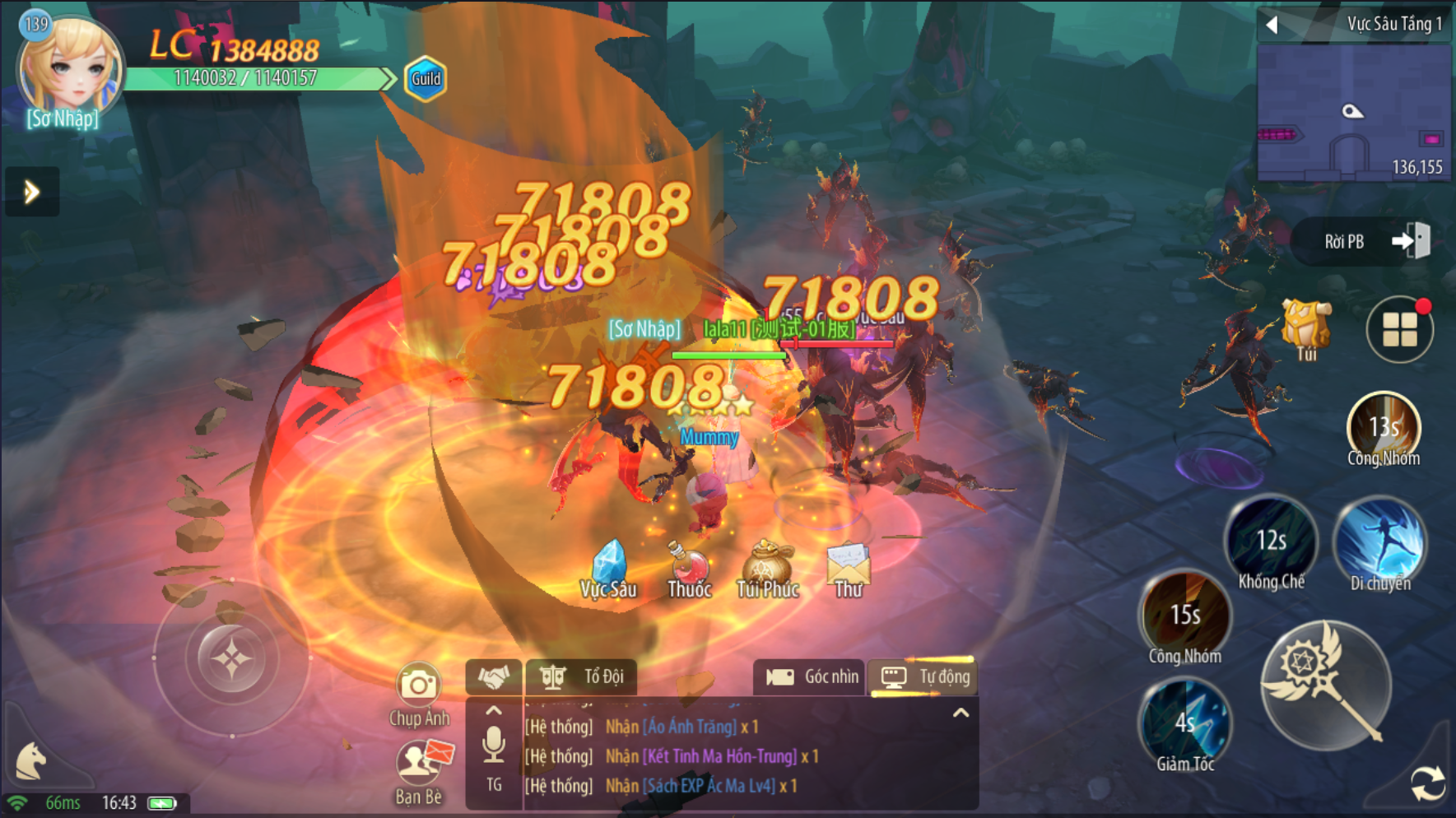Open the Túi bag icon
The image size is (1456, 818).
(1306, 328)
